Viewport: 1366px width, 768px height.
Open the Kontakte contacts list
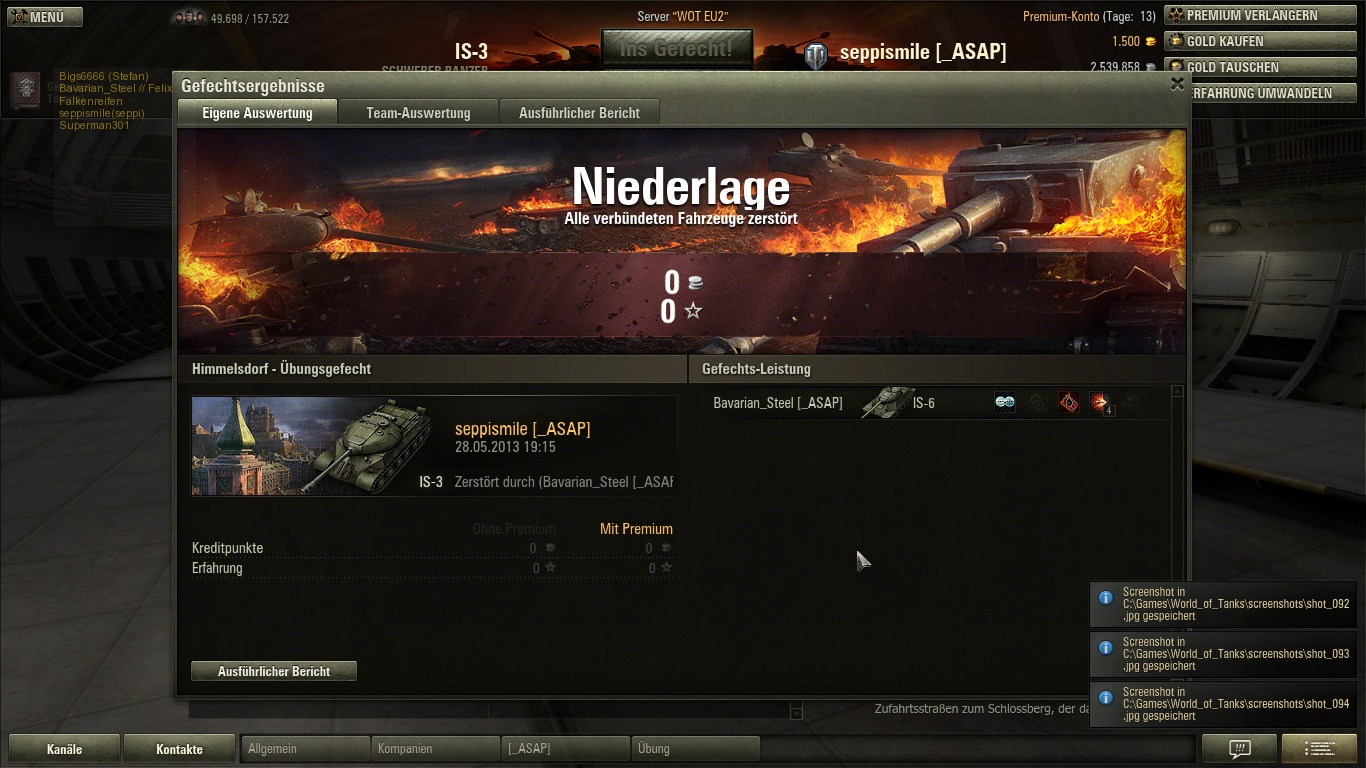pos(179,749)
